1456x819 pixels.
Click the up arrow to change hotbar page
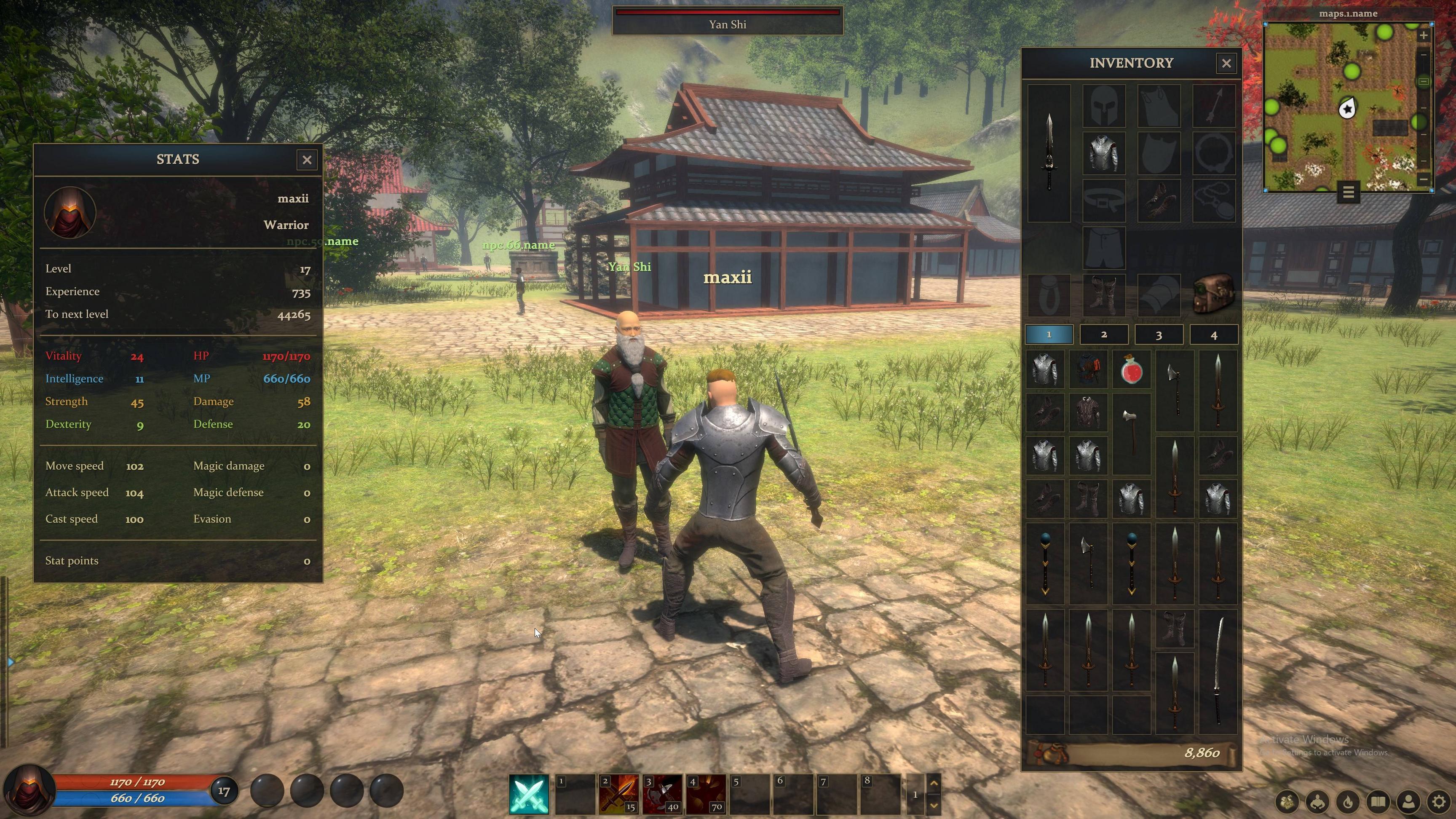click(x=934, y=783)
